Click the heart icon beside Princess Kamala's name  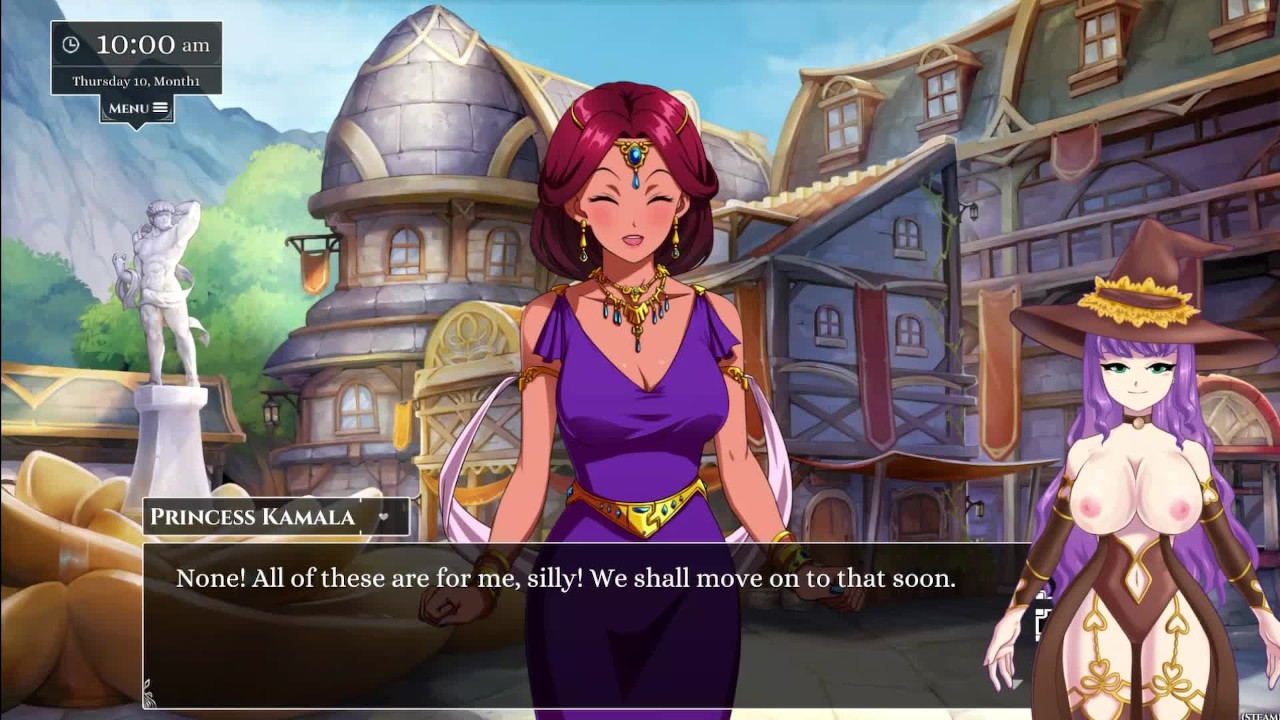[383, 517]
